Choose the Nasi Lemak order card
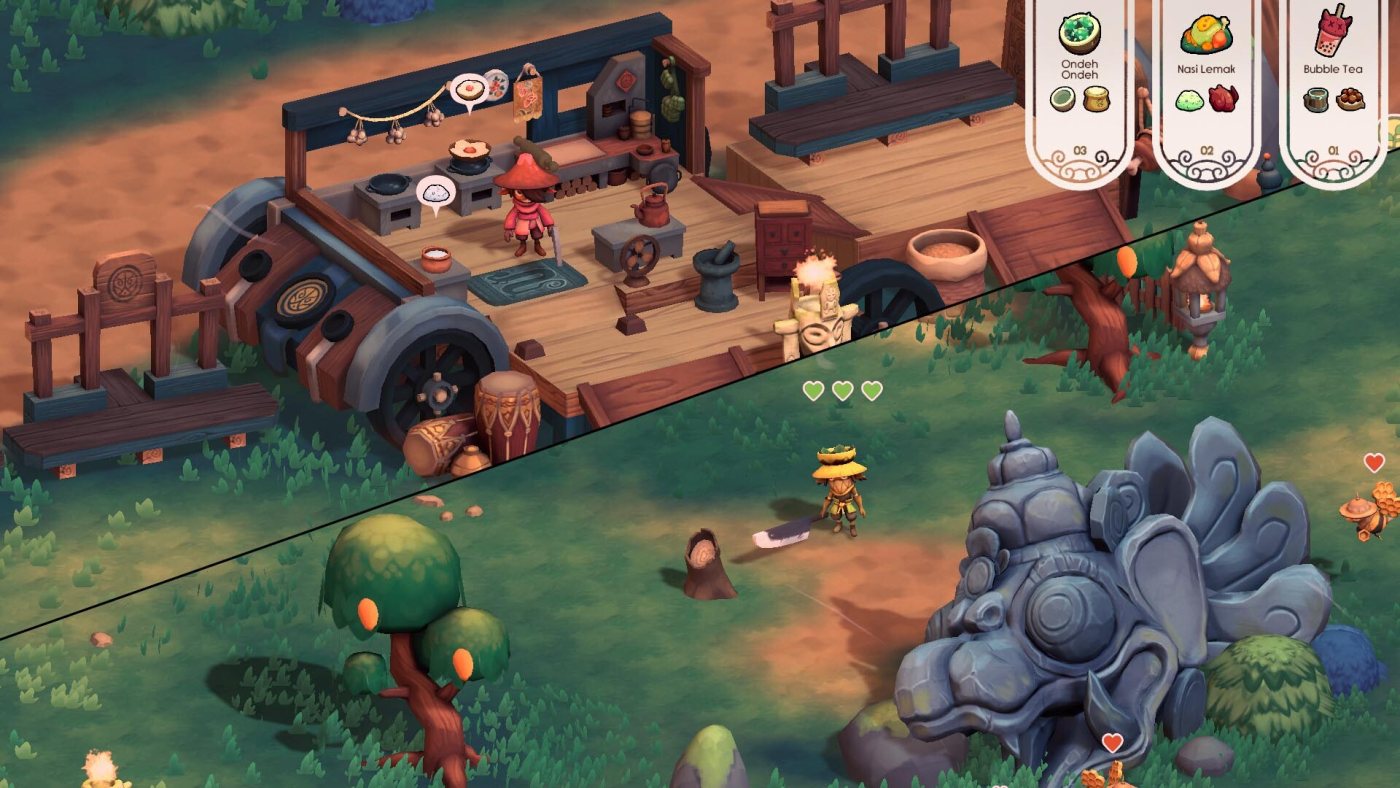Screen dimensions: 1400x788 coord(1207,85)
